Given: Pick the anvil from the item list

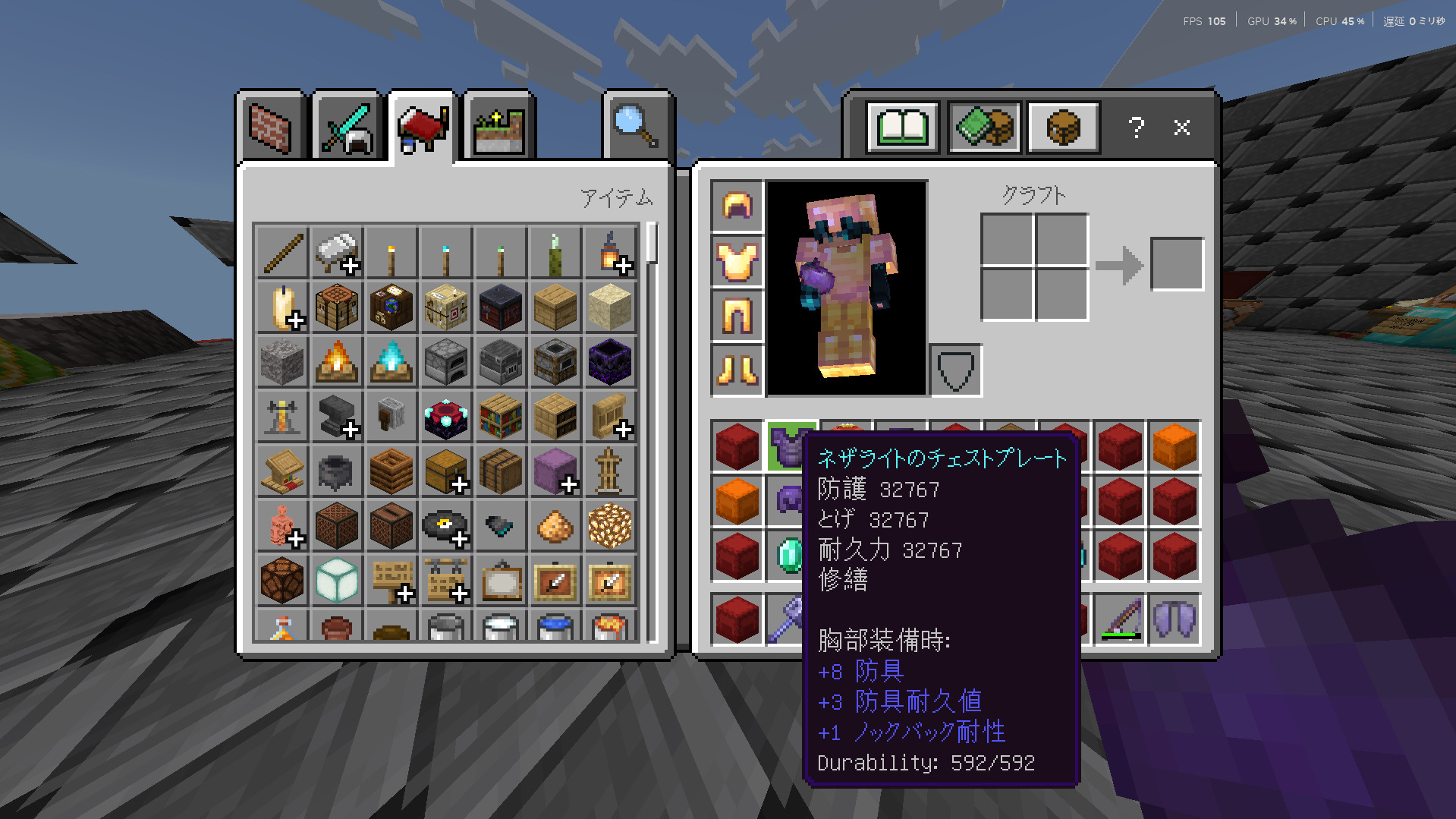Looking at the screenshot, I should pyautogui.click(x=336, y=417).
